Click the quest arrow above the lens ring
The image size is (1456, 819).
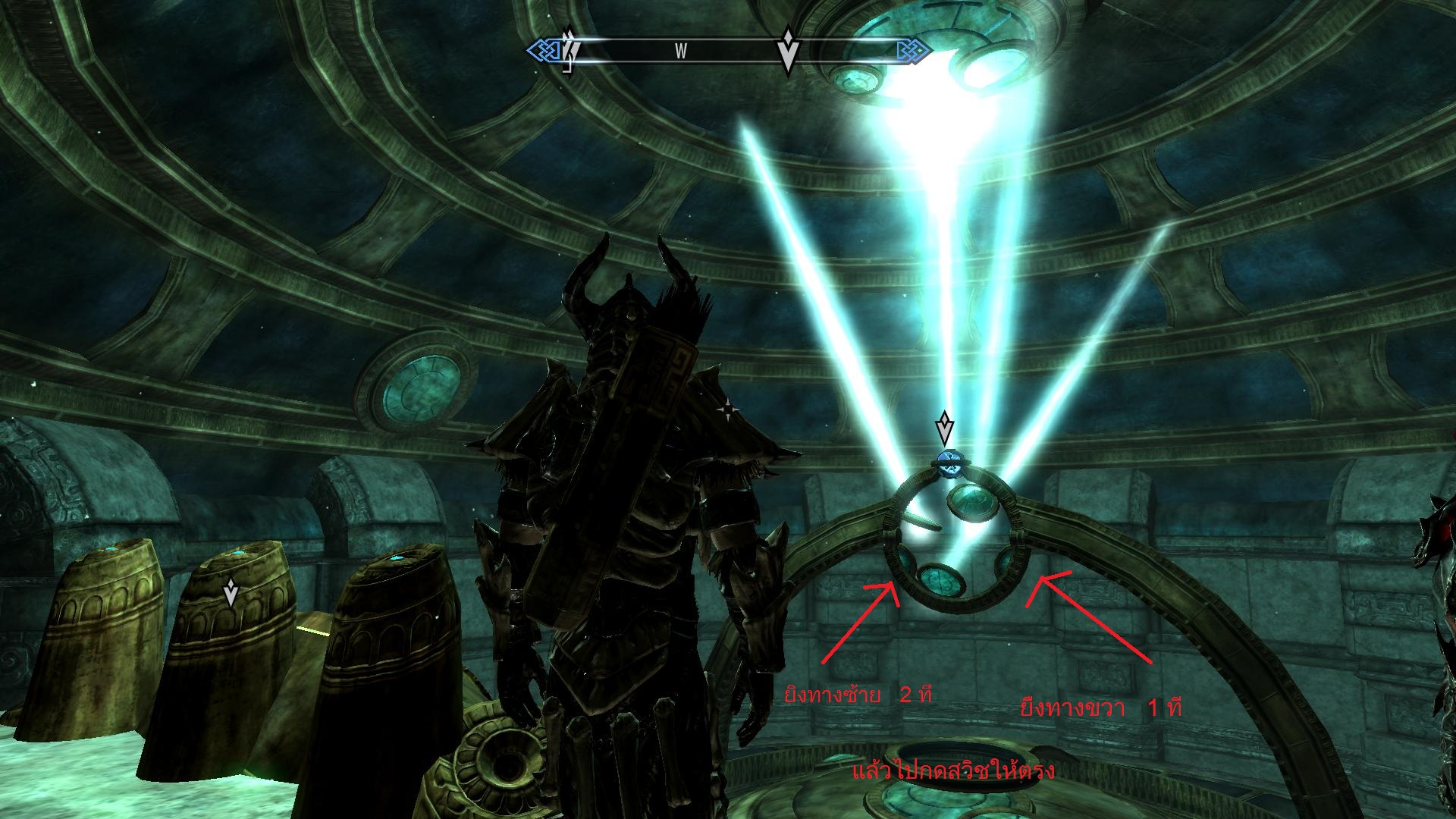click(x=944, y=428)
